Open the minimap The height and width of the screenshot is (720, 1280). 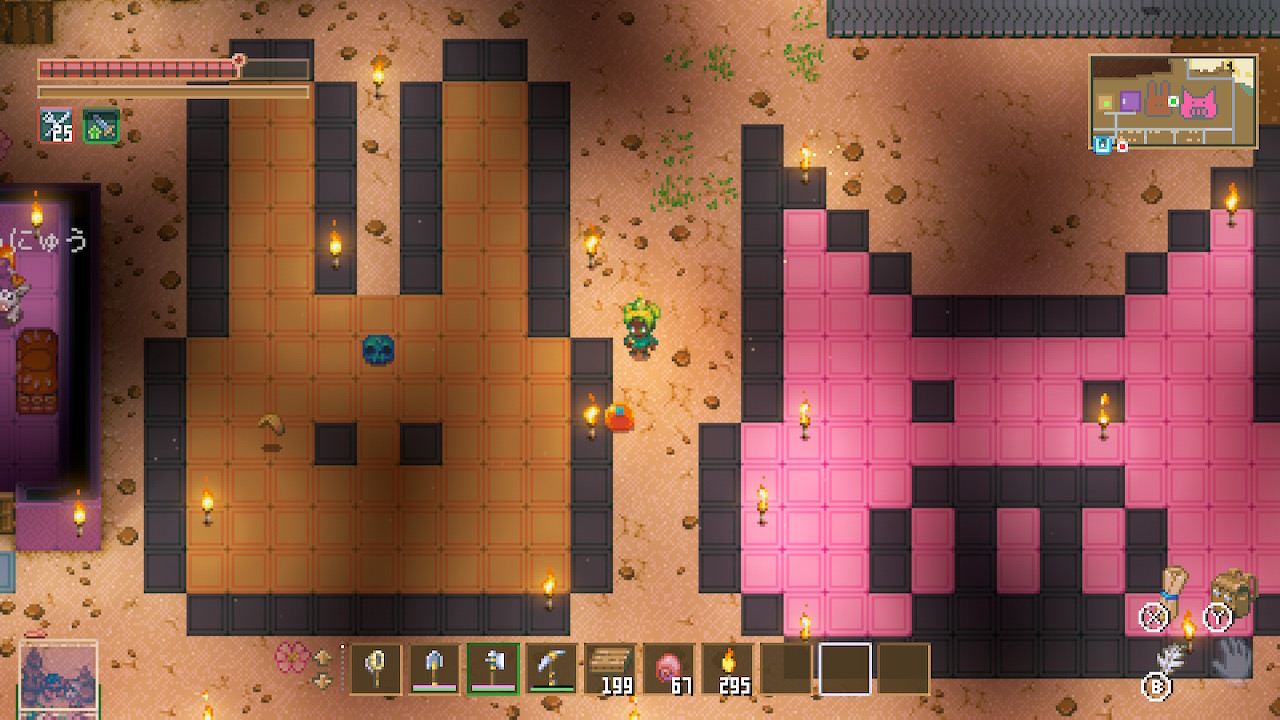pos(1173,101)
